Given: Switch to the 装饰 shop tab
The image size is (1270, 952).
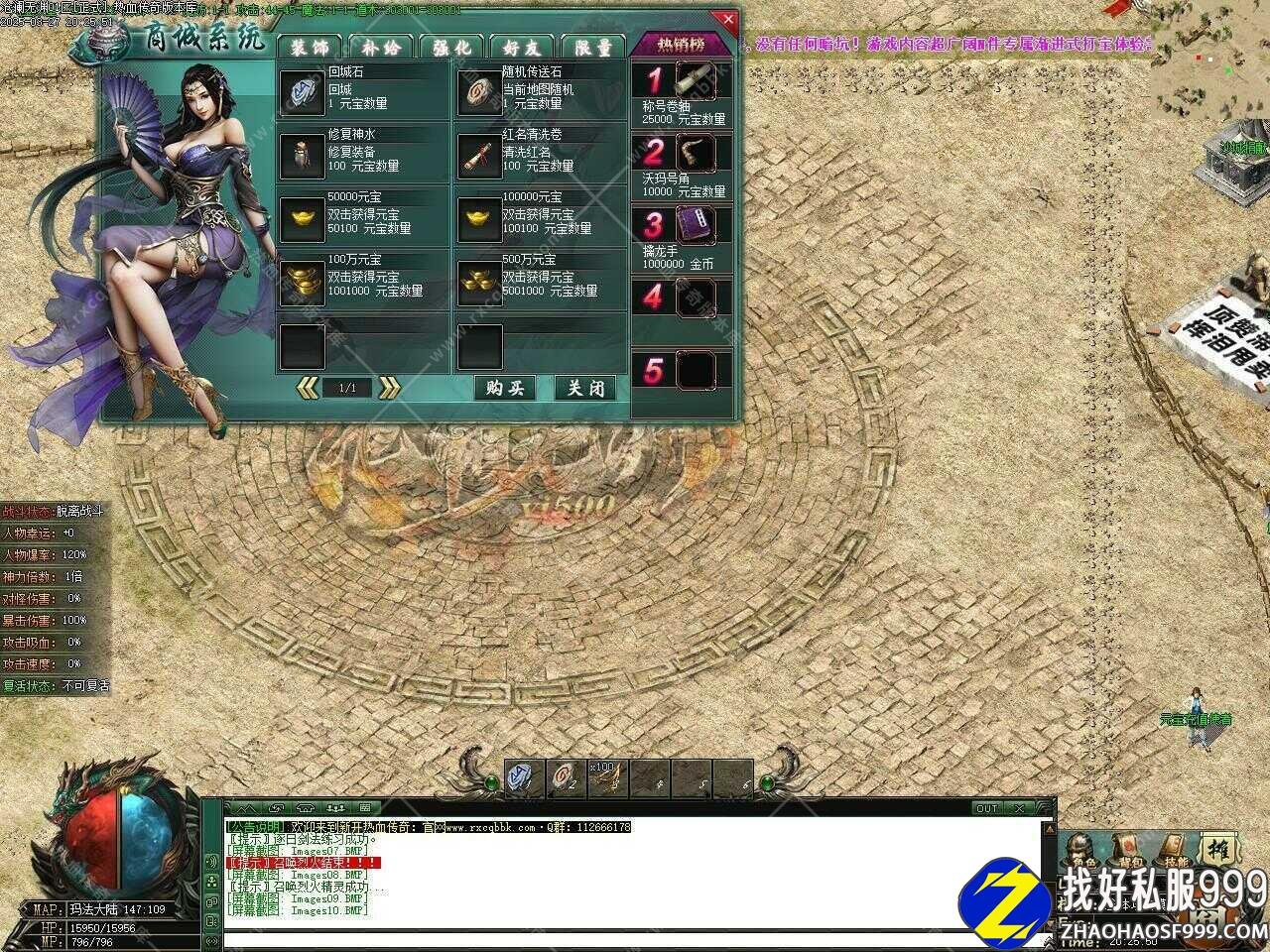Looking at the screenshot, I should pos(309,48).
